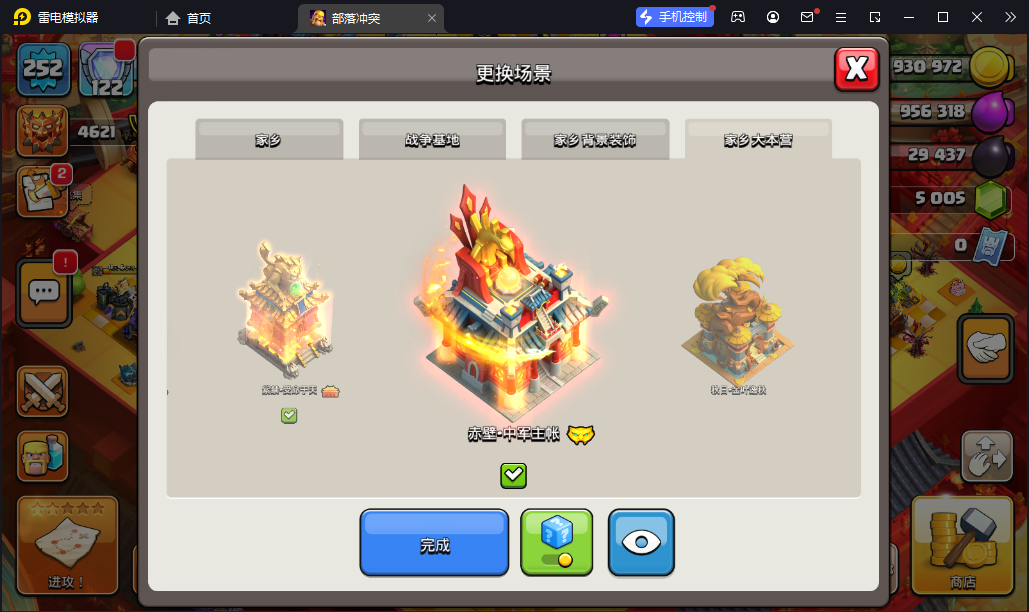Start an attack with the 进攻 button
This screenshot has height=612, width=1029.
pos(67,545)
